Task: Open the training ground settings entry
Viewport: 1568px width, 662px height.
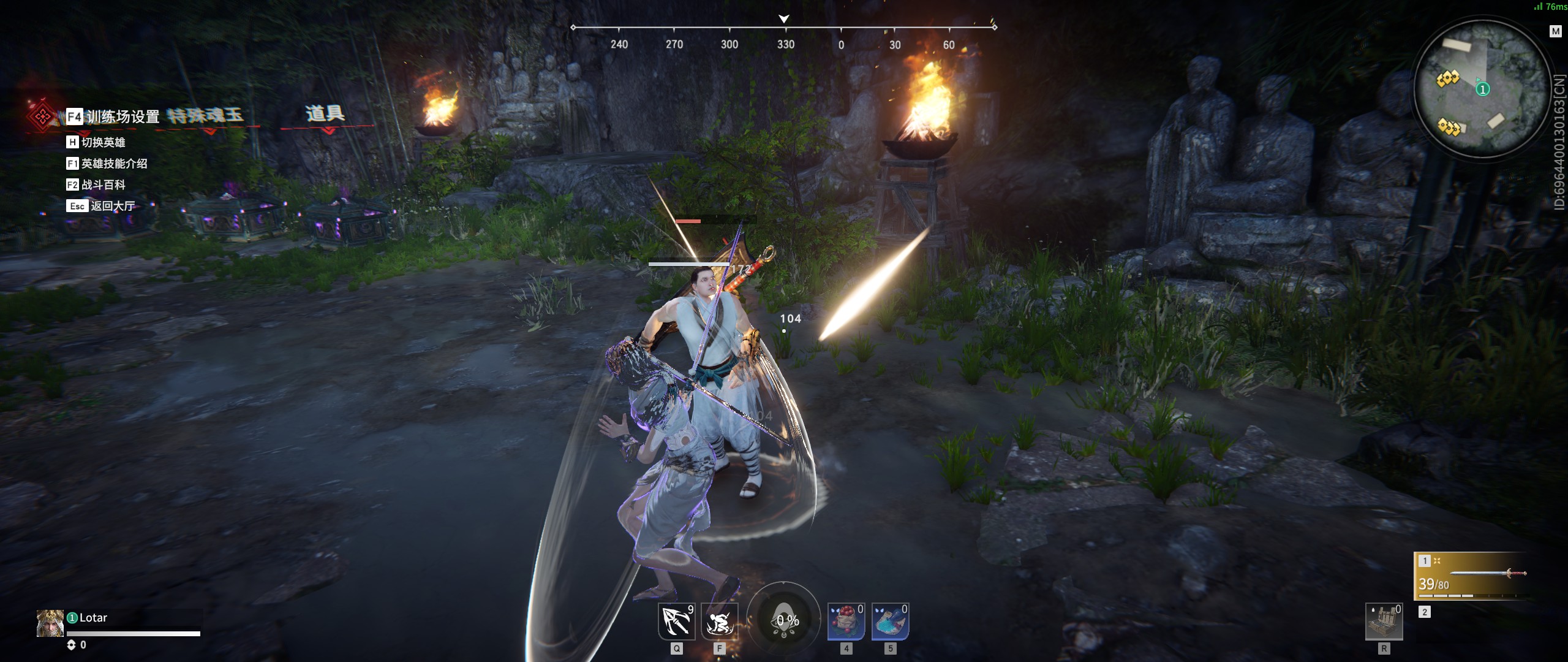Action: [x=114, y=116]
